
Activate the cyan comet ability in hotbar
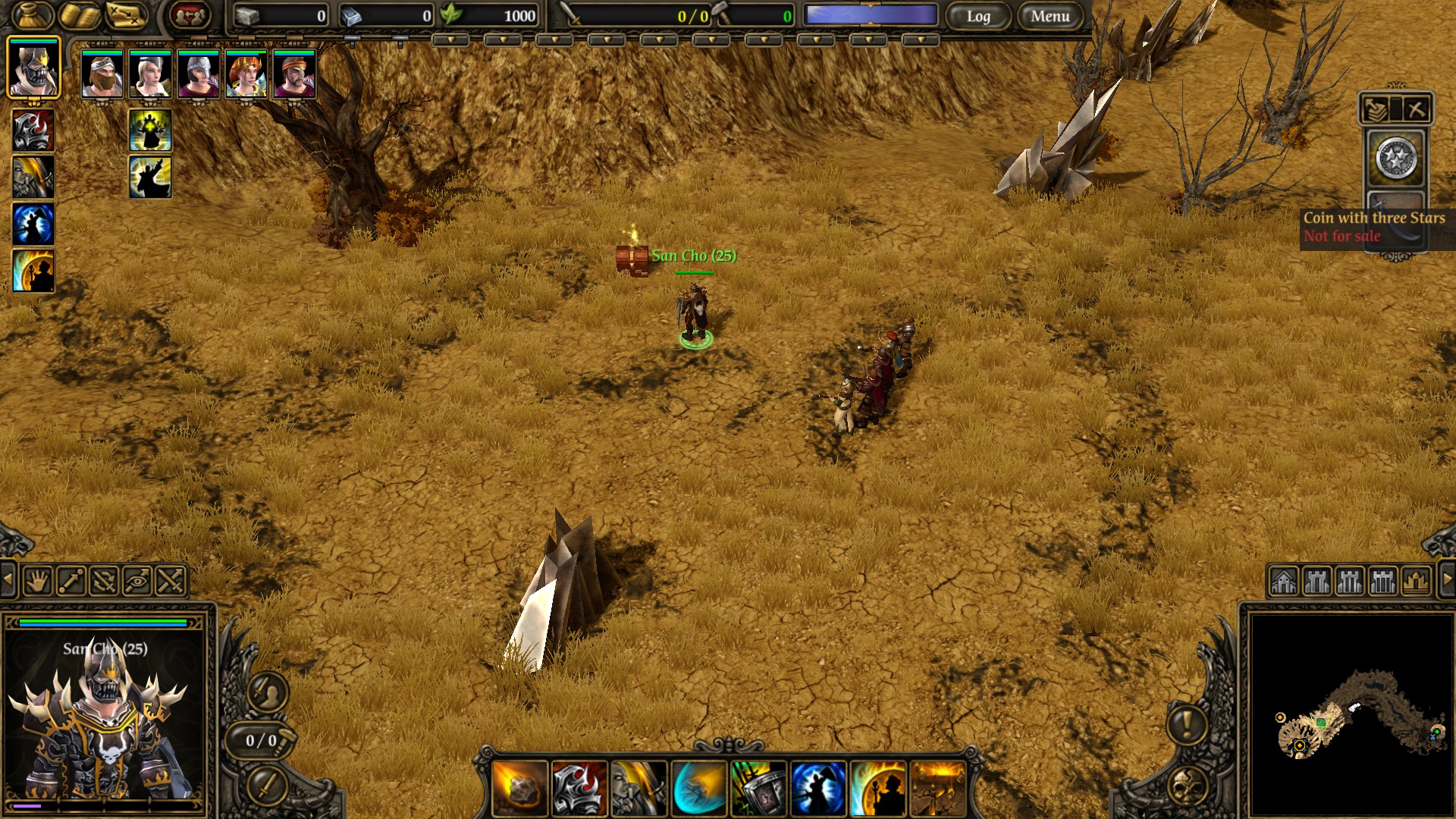(x=699, y=789)
